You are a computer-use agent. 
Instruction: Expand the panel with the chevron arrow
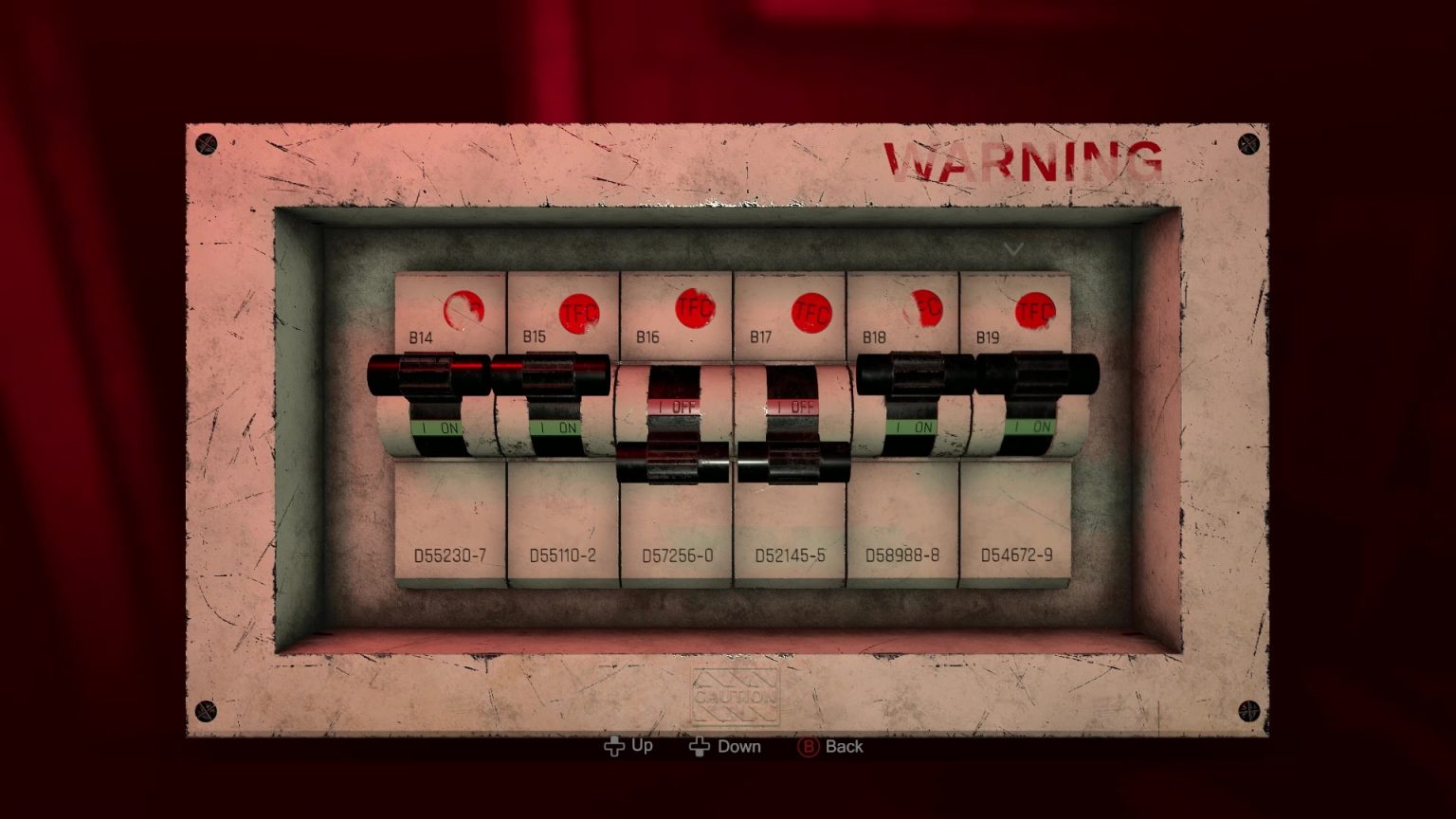(1013, 249)
